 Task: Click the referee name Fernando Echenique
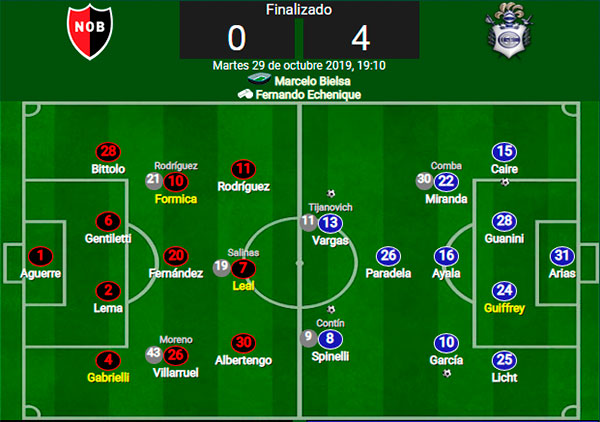[307, 95]
